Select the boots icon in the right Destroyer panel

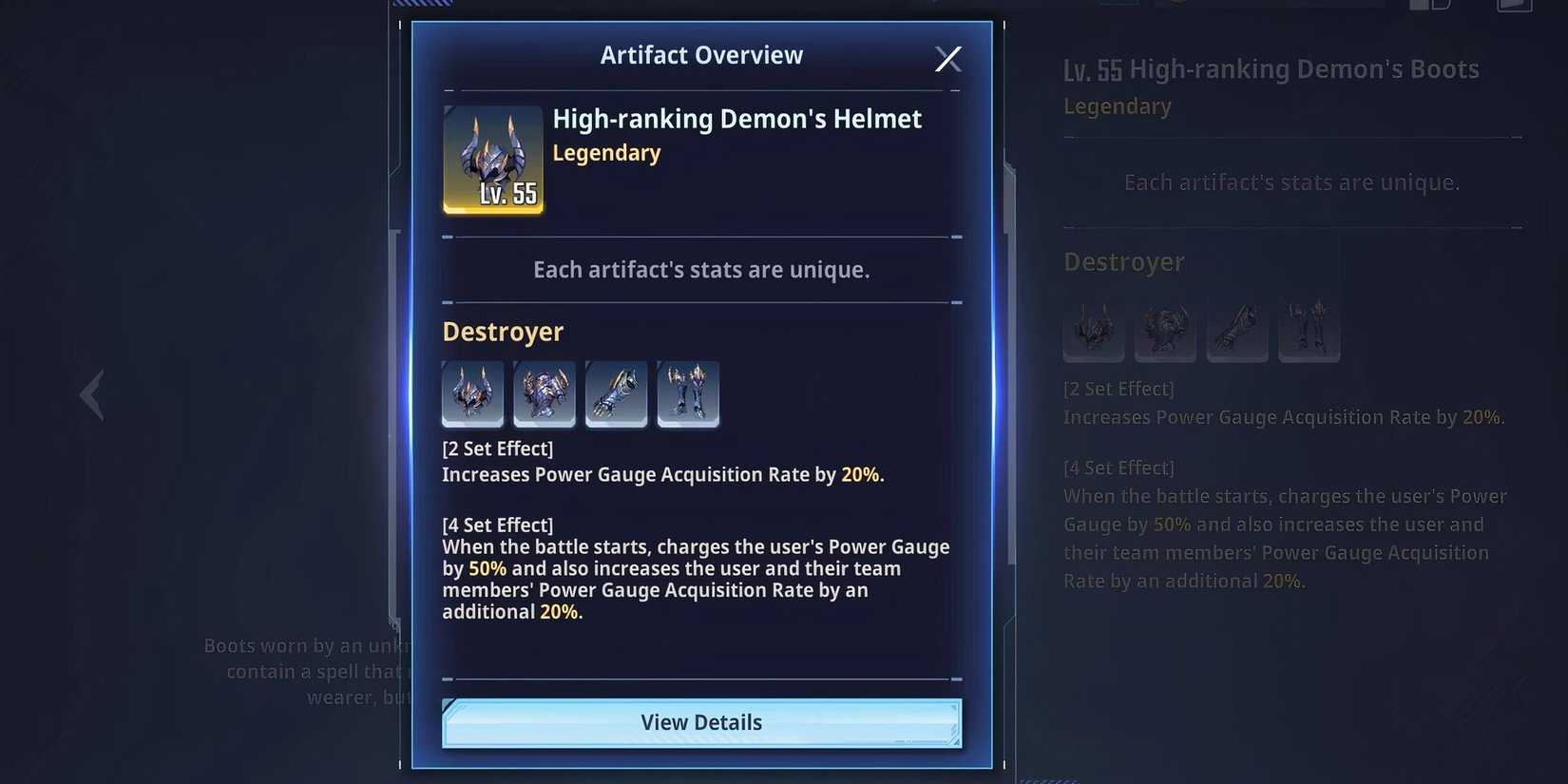(1310, 330)
